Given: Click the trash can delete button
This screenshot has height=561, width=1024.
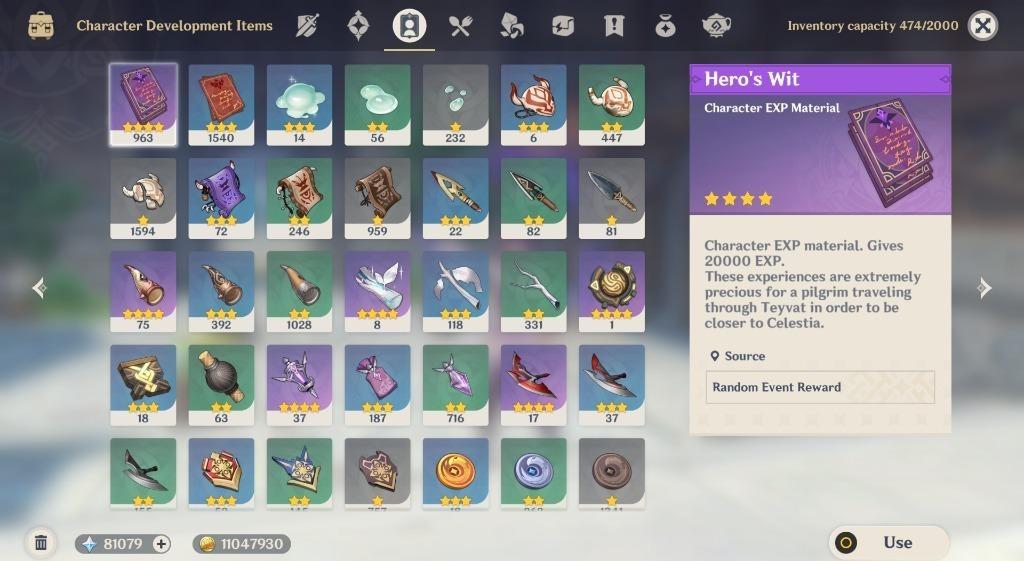Looking at the screenshot, I should (41, 543).
